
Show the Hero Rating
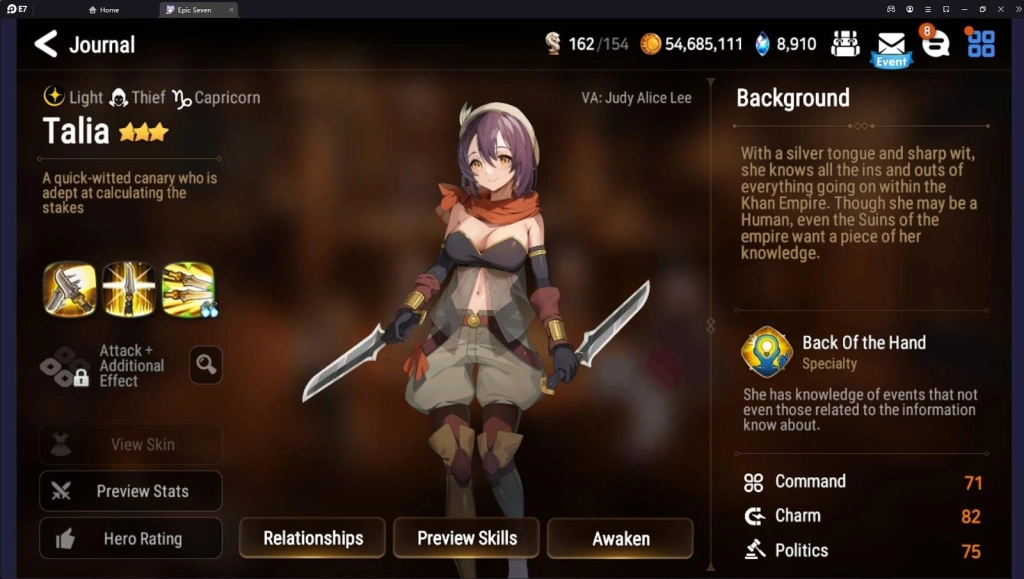click(131, 538)
